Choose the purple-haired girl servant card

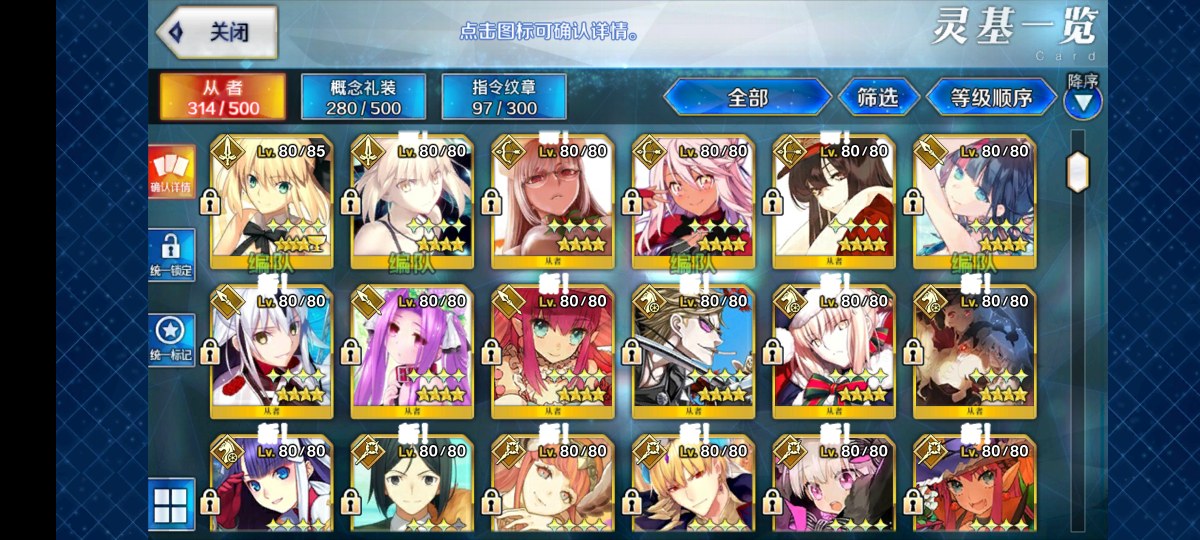(412, 350)
